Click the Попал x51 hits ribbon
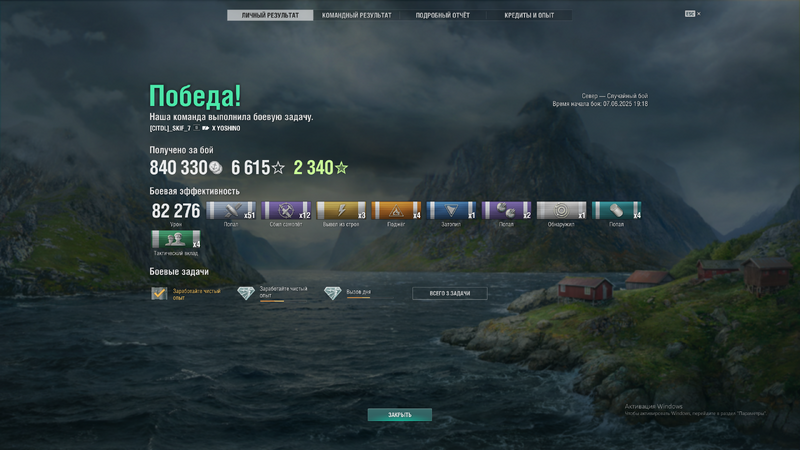 [231, 211]
